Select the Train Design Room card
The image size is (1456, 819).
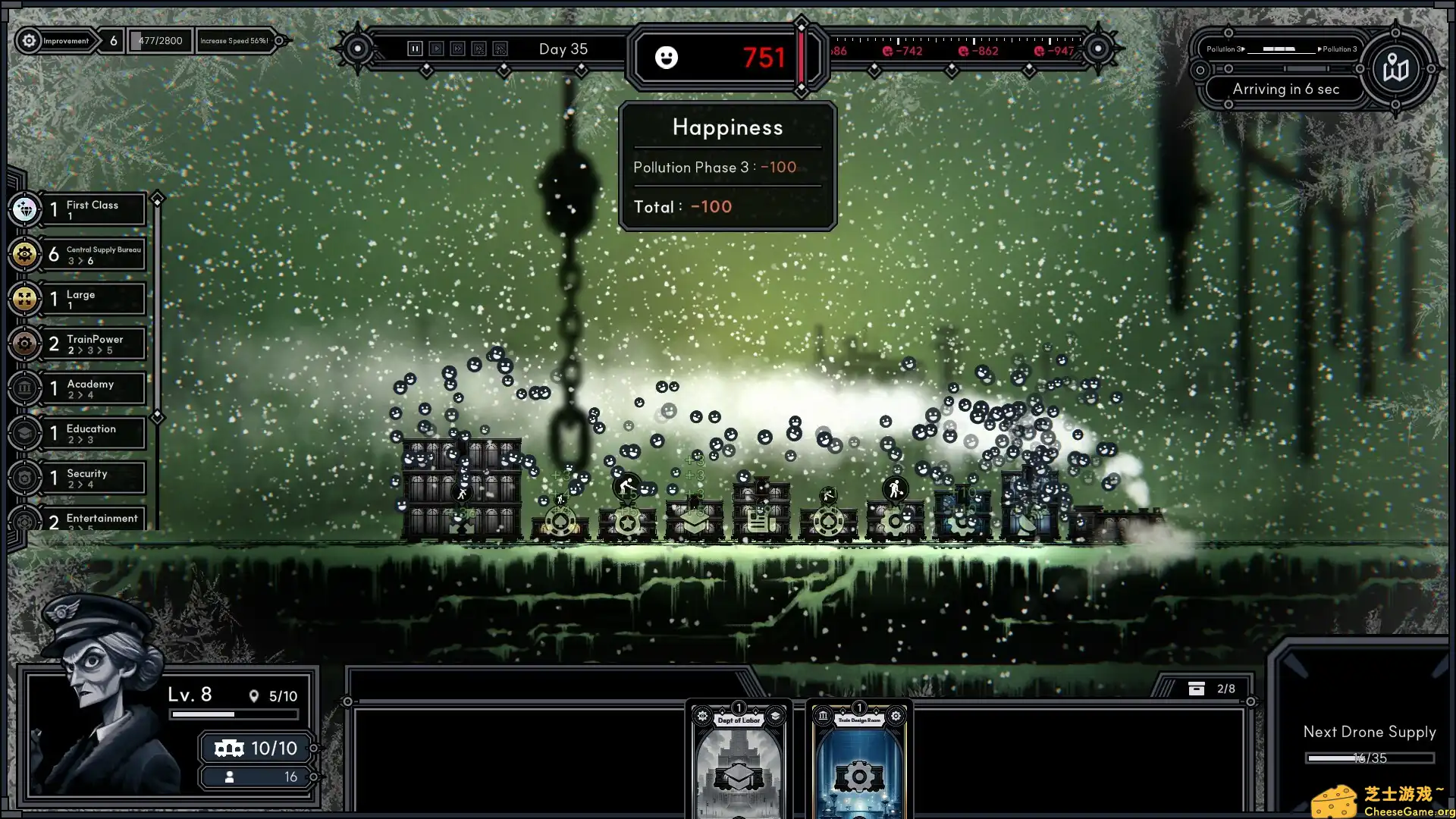click(859, 758)
